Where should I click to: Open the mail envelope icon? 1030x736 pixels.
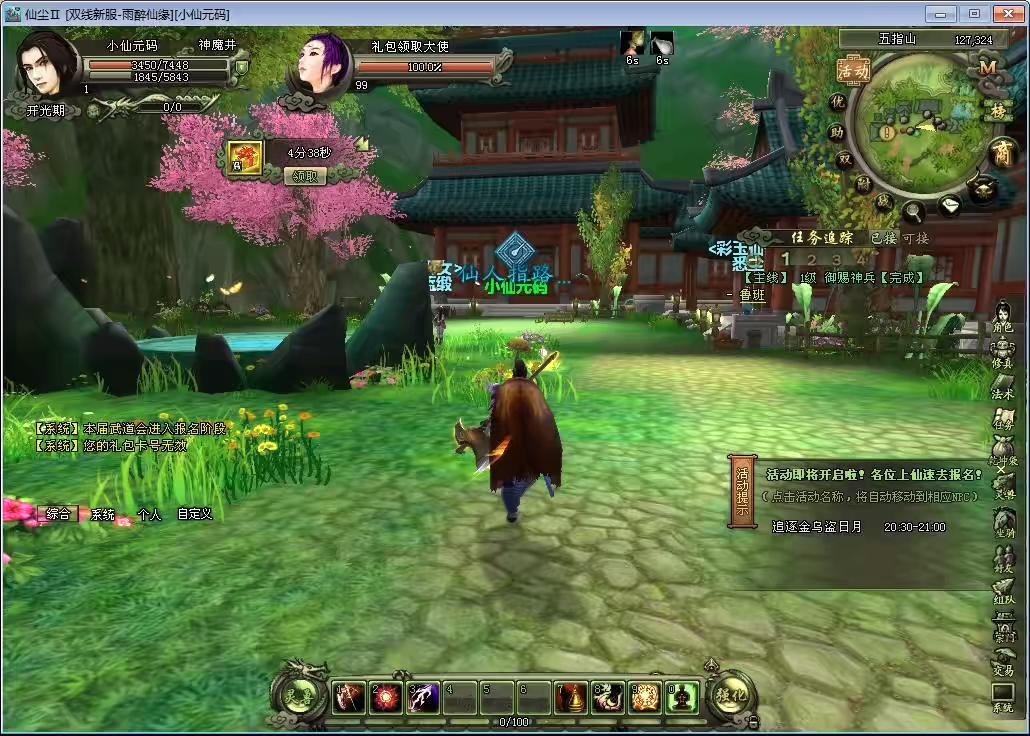[x=949, y=206]
